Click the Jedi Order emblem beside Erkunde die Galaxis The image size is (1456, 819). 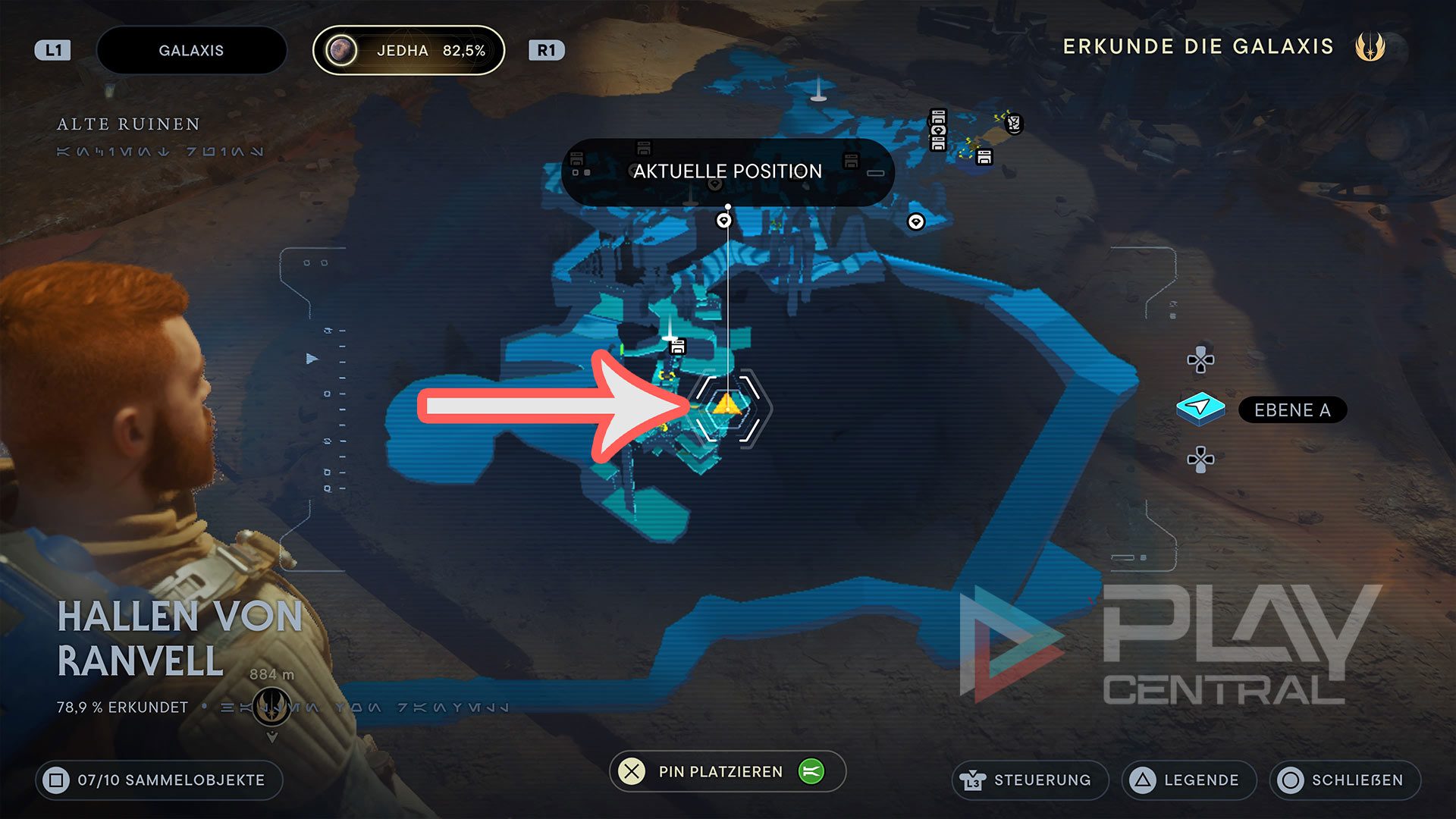[x=1370, y=47]
